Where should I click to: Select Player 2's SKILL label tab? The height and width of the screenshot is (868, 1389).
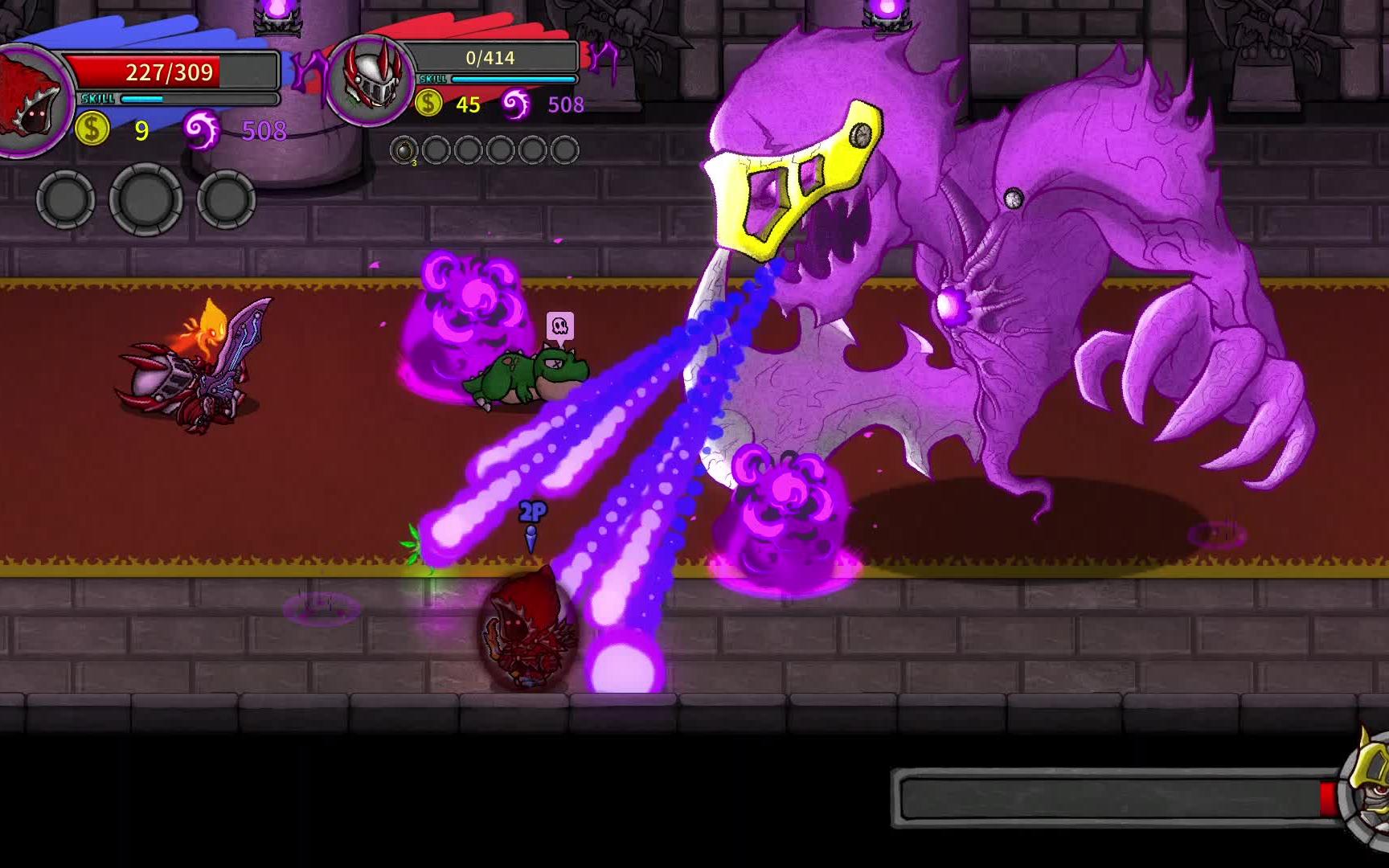point(434,78)
